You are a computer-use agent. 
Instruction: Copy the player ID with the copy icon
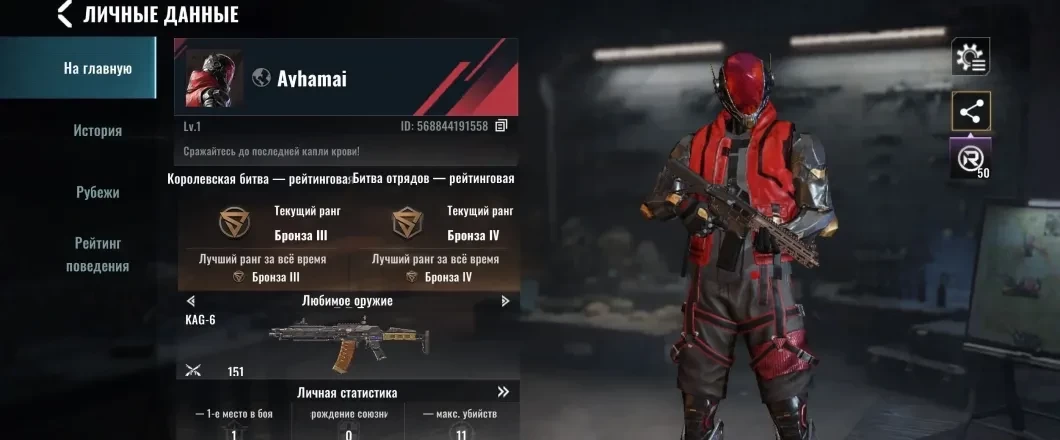(502, 126)
